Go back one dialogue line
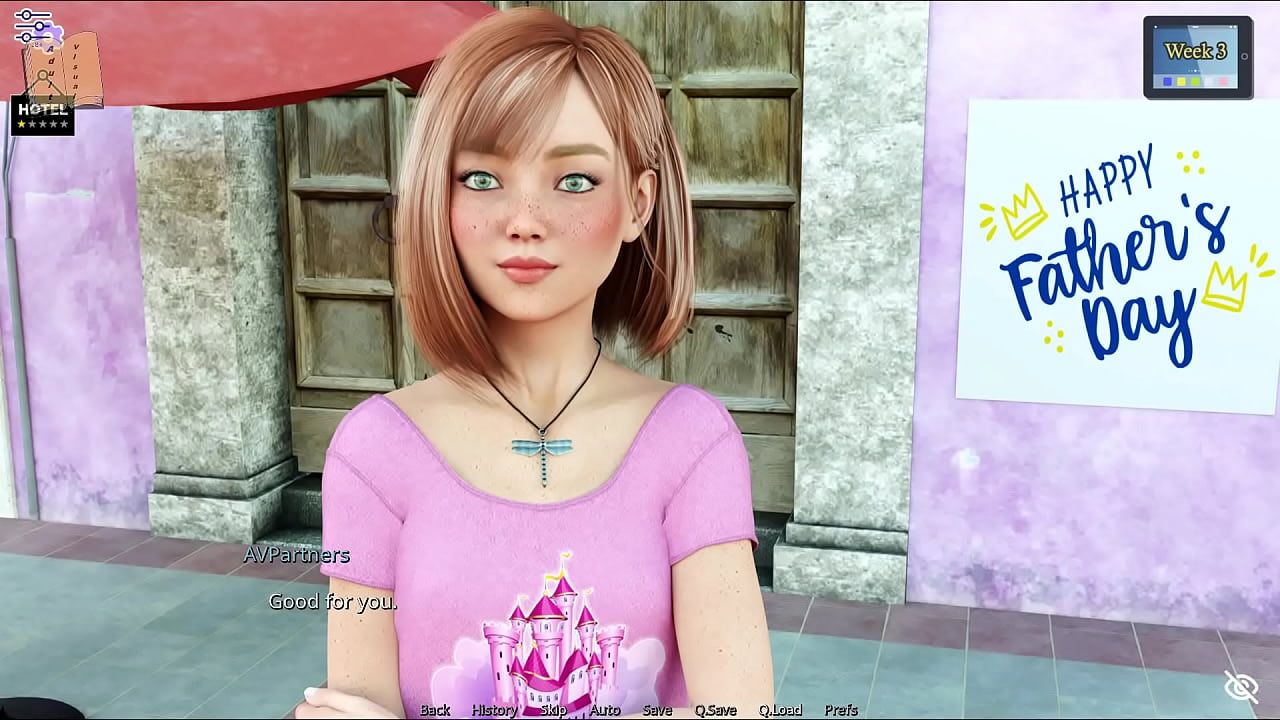1280x720 pixels. (435, 710)
